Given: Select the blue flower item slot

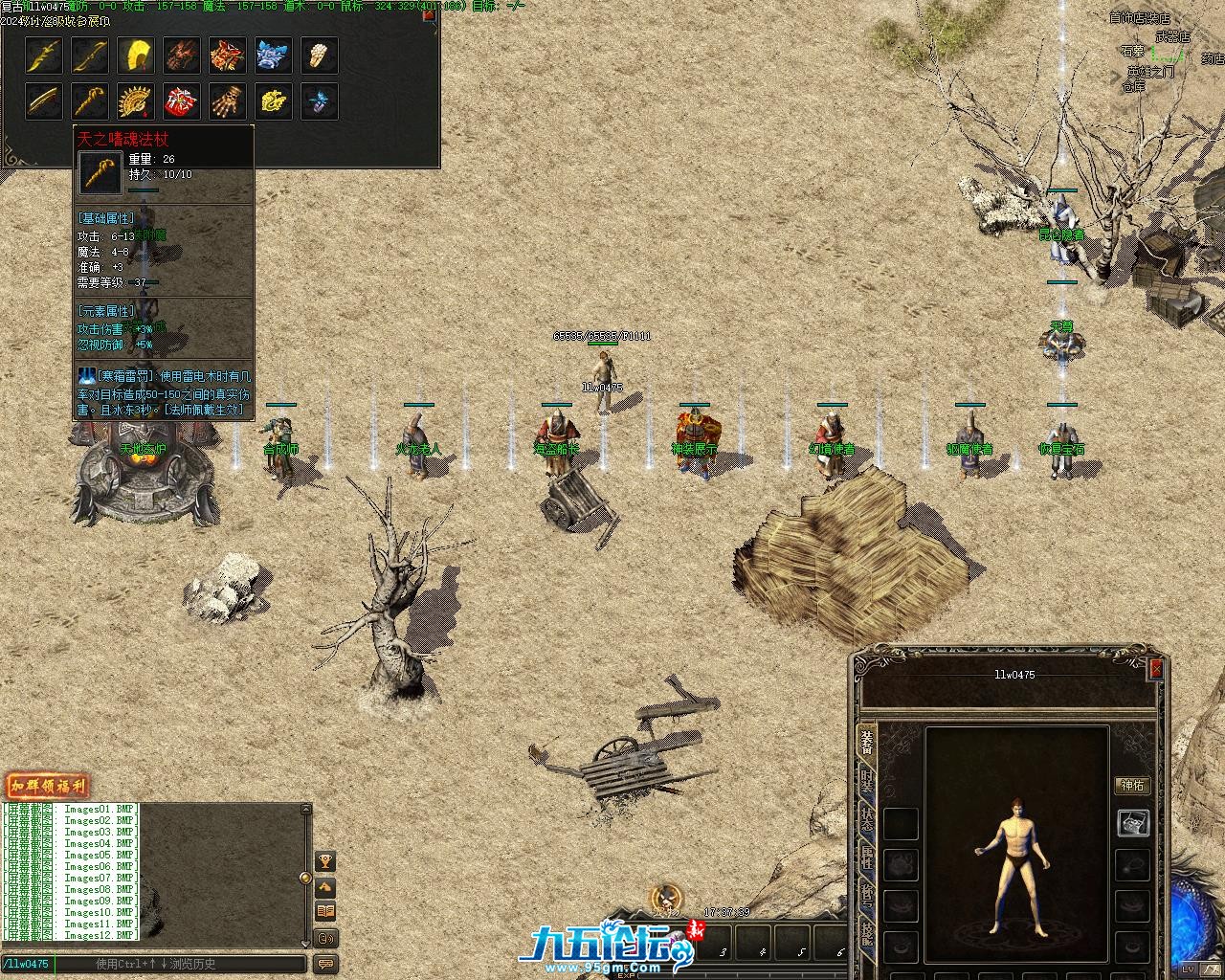Looking at the screenshot, I should (x=320, y=101).
